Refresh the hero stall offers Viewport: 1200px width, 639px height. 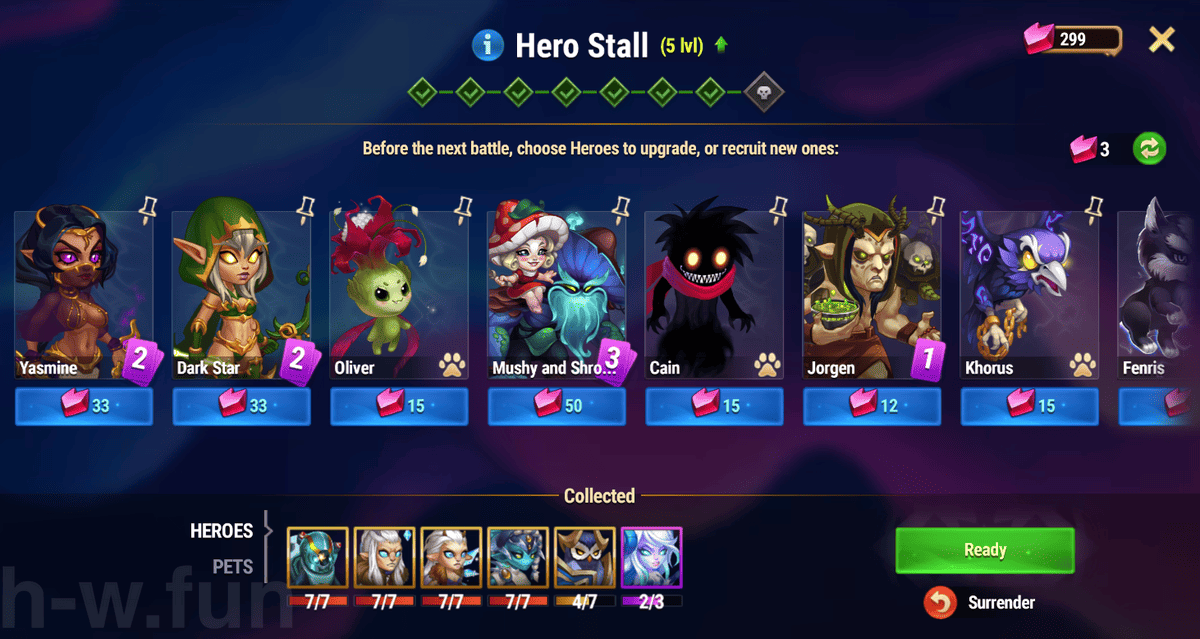pyautogui.click(x=1150, y=149)
